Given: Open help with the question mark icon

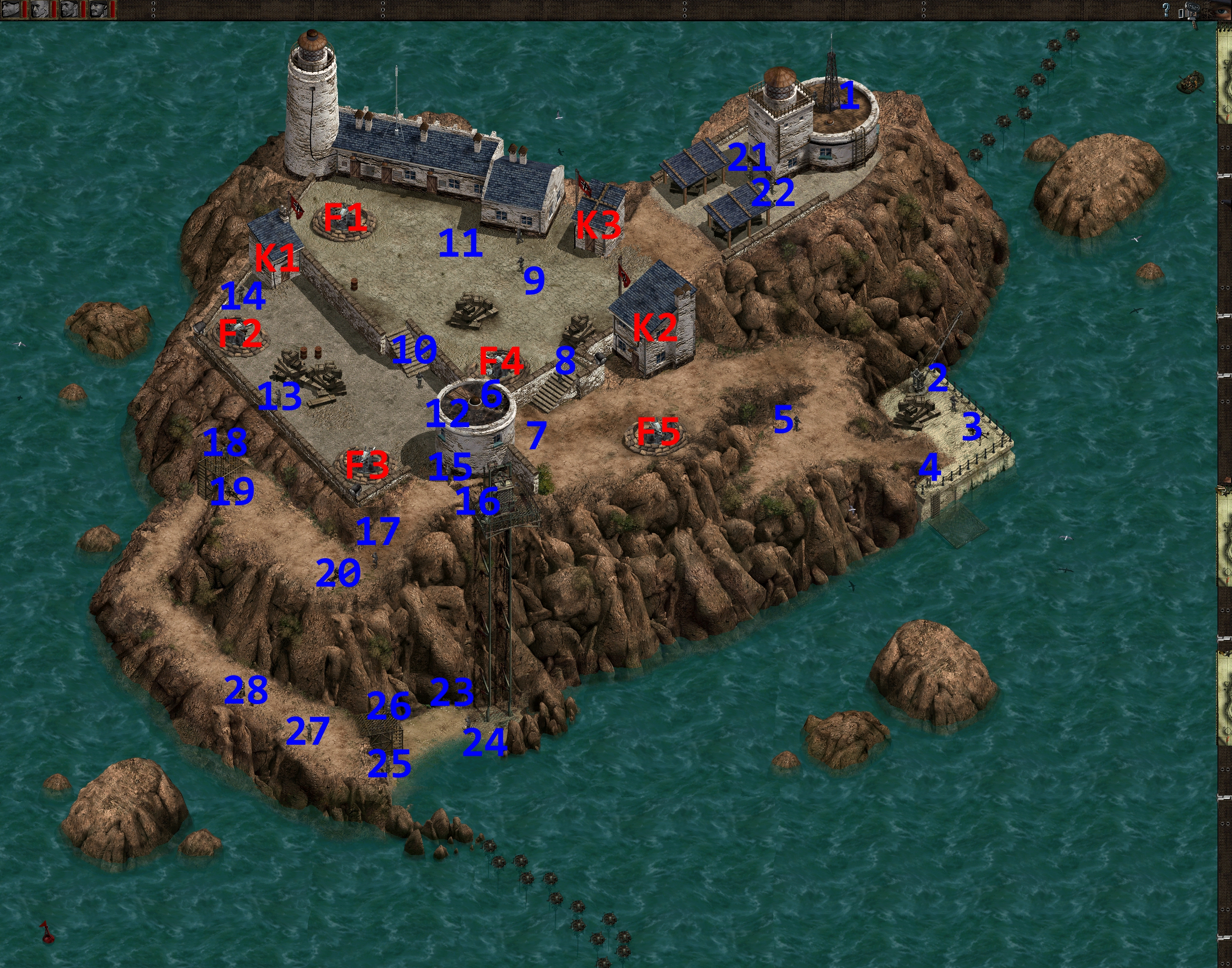Looking at the screenshot, I should pos(1166,9).
